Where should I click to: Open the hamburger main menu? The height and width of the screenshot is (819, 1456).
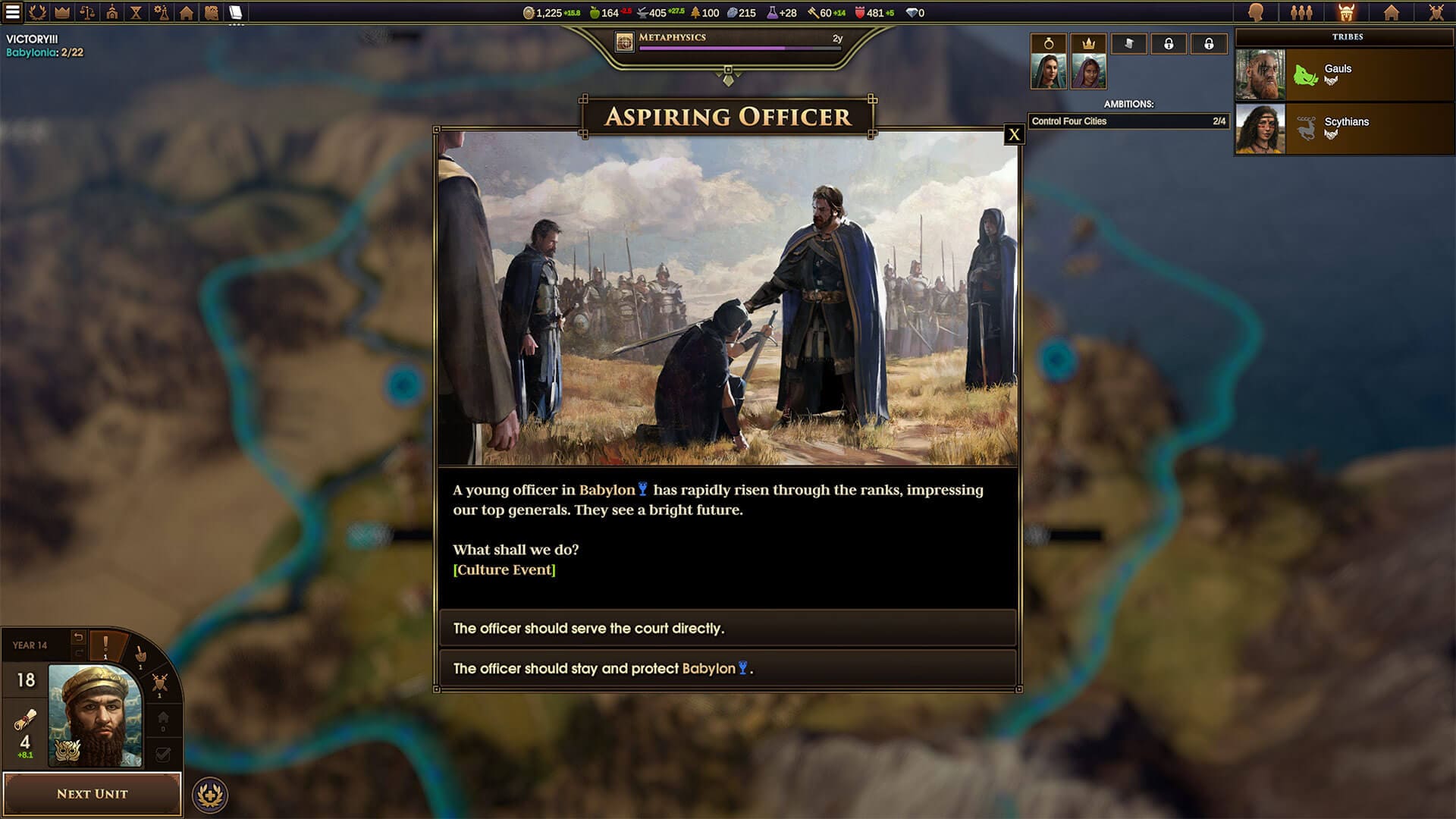pos(13,12)
